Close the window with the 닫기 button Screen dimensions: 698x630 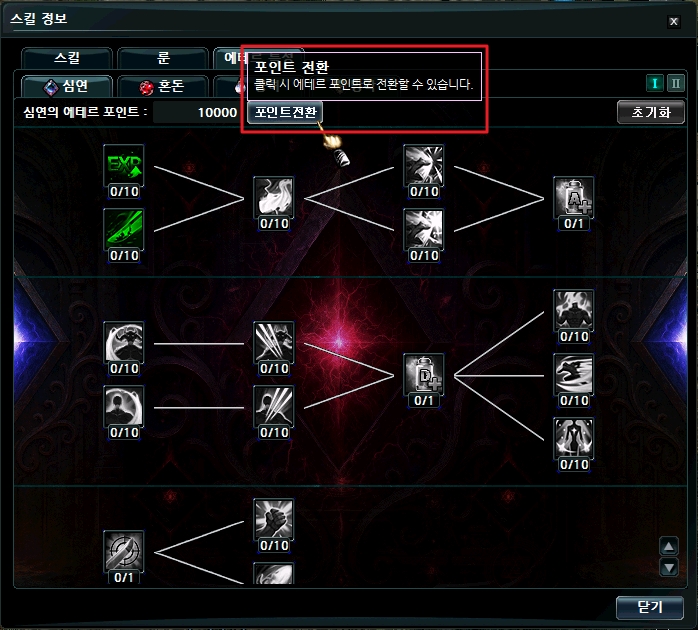coord(650,606)
